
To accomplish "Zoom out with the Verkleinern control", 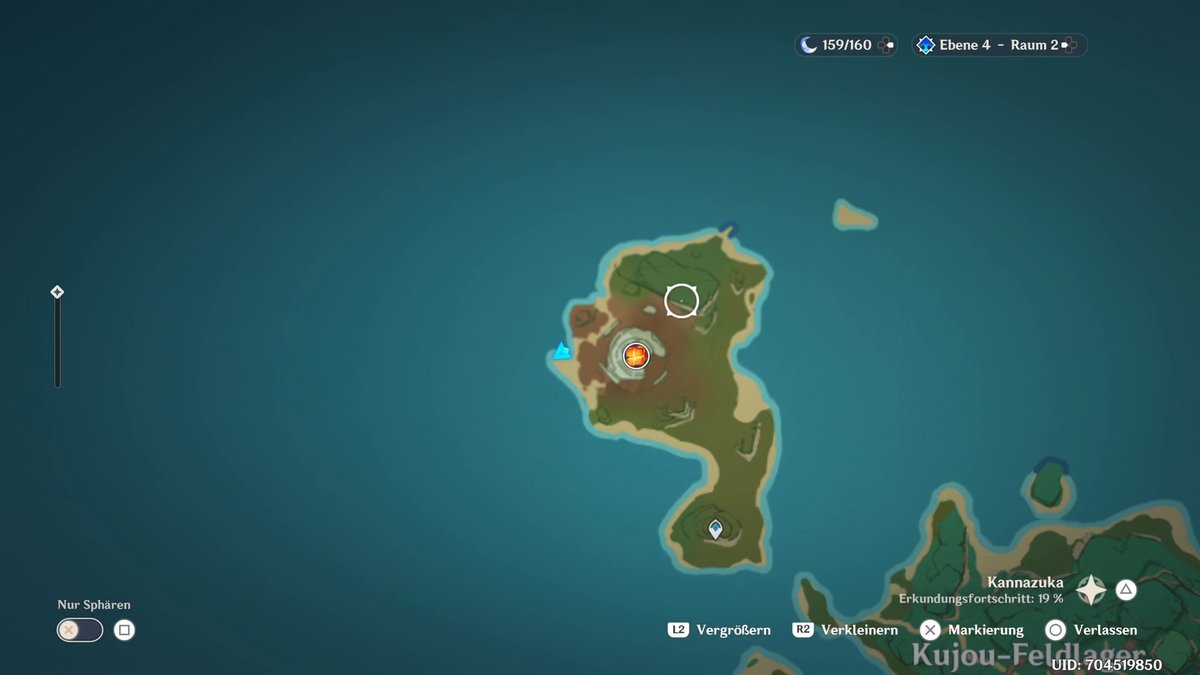I will click(x=846, y=630).
